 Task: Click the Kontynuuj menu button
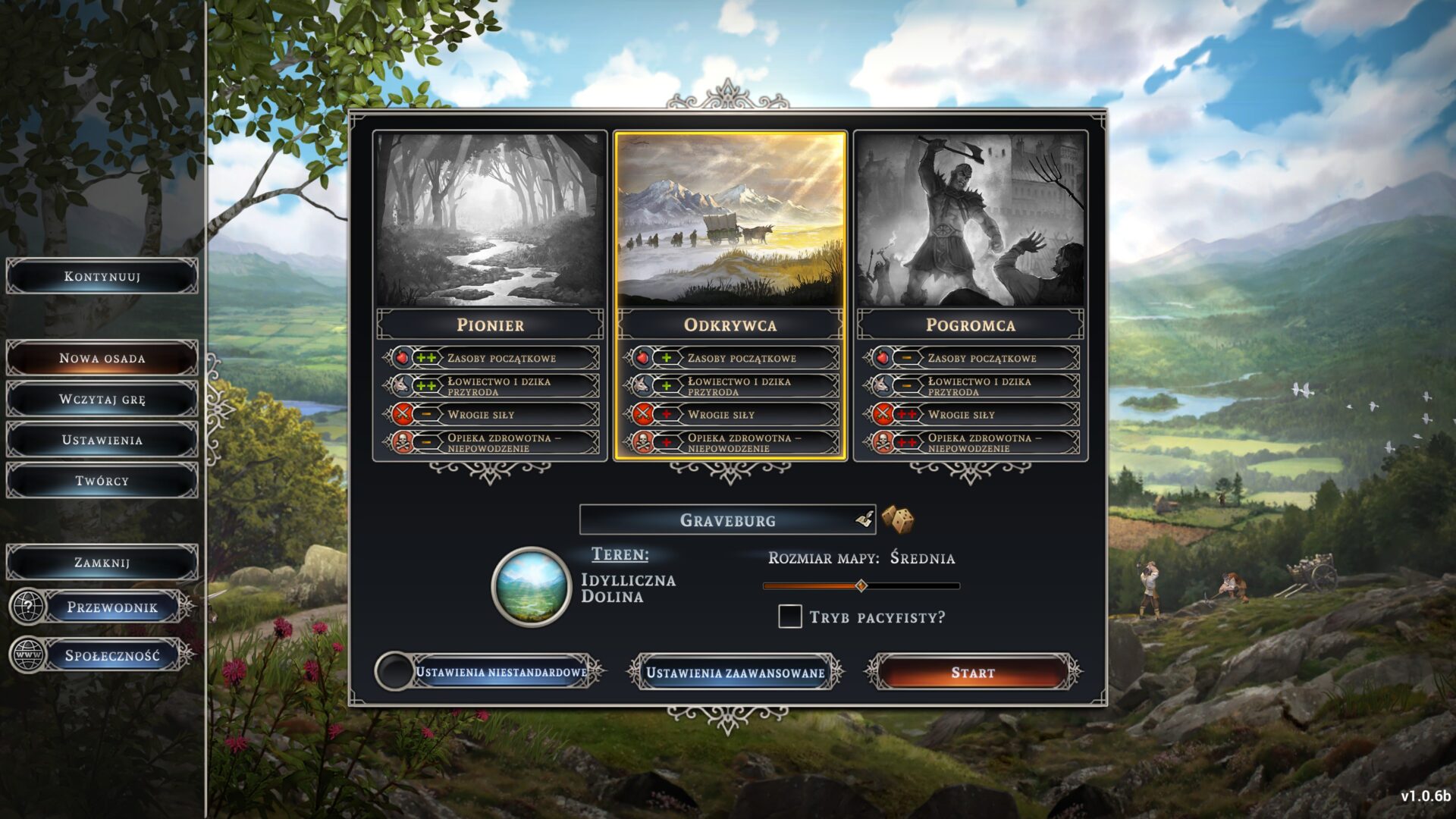(x=102, y=277)
